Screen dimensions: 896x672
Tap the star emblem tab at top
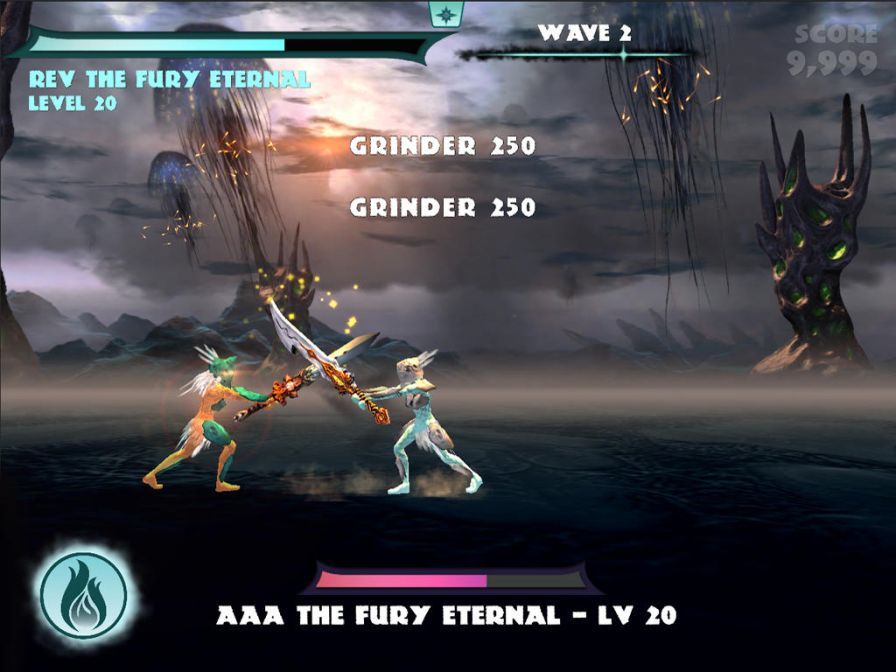[x=441, y=13]
